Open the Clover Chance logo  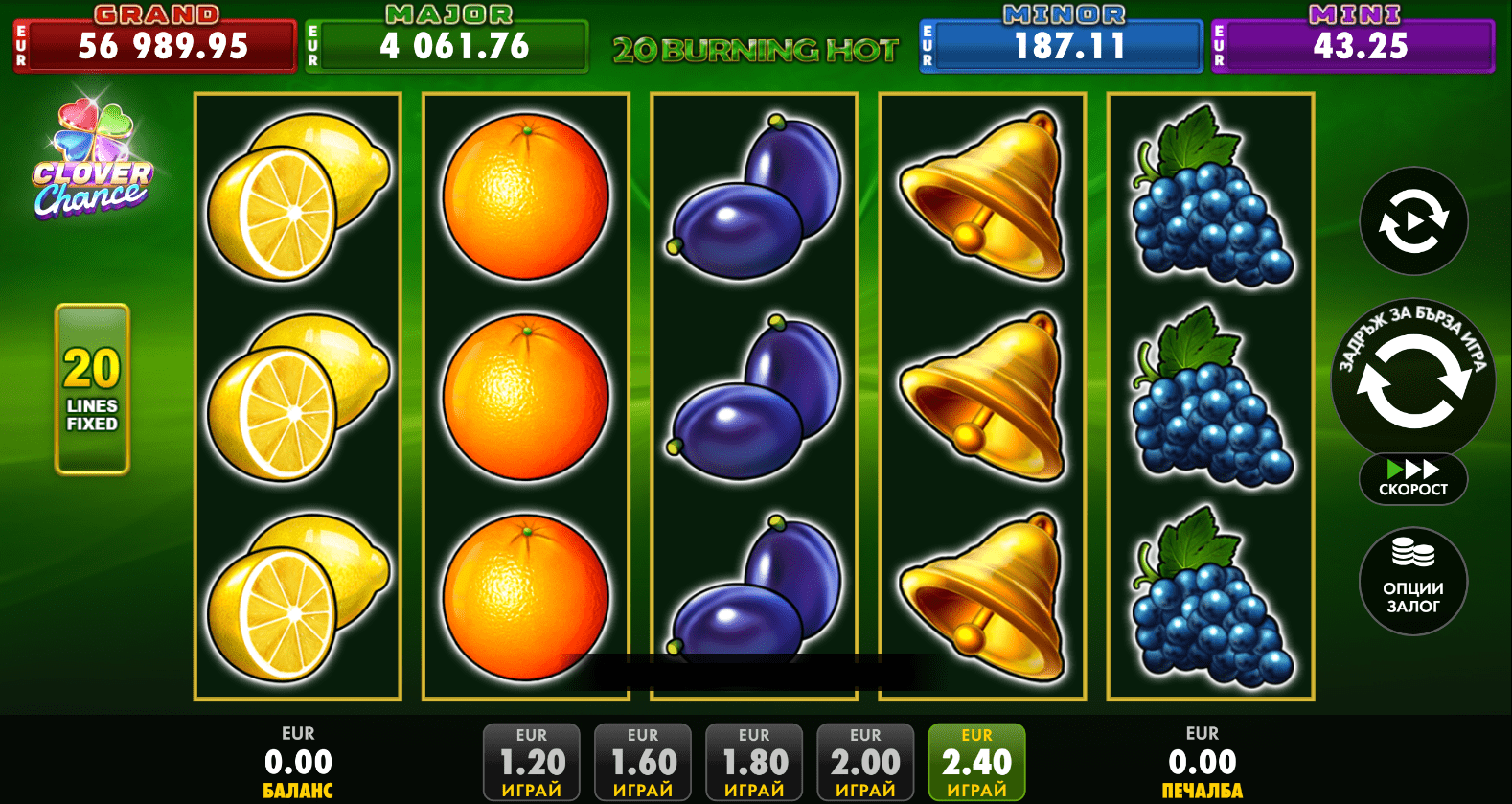point(92,163)
